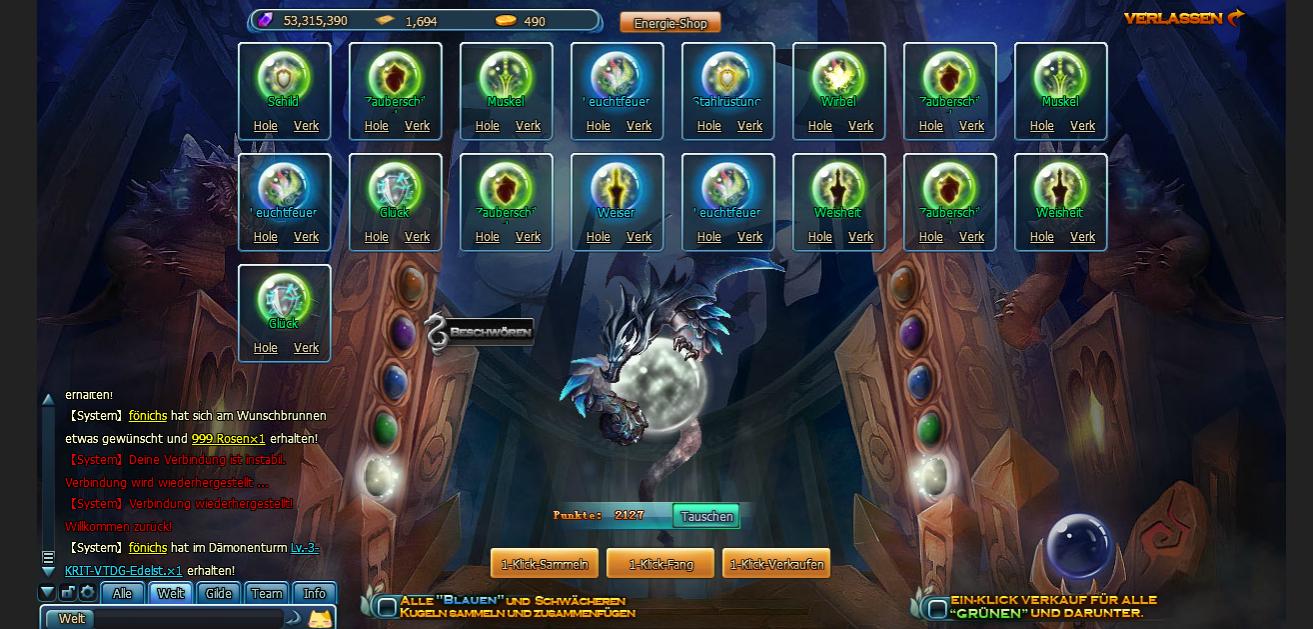Enable one-click sale for green orbs

coord(937,607)
